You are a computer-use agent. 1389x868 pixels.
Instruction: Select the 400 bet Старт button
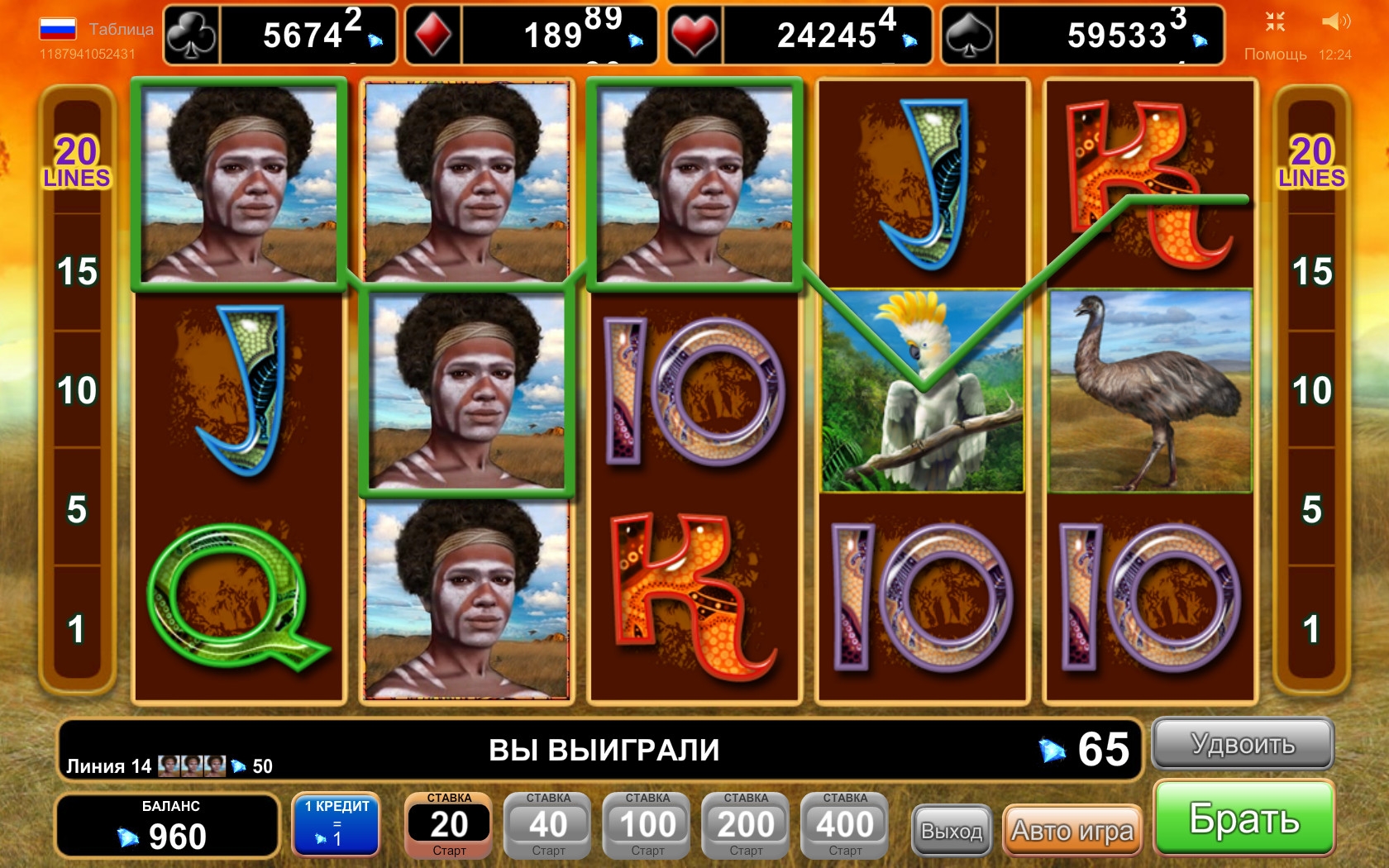(845, 825)
